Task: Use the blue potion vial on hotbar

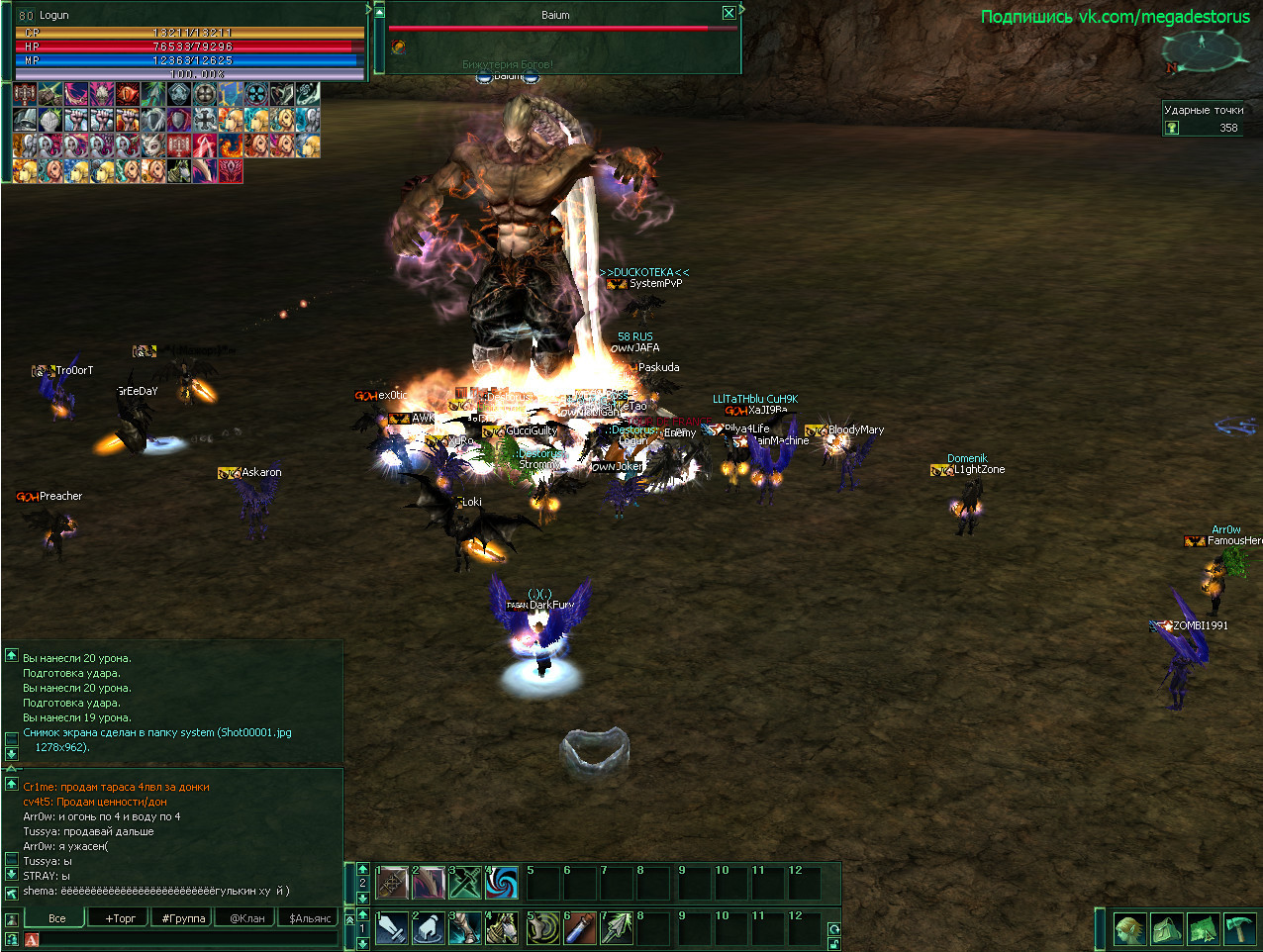Action: tap(580, 928)
